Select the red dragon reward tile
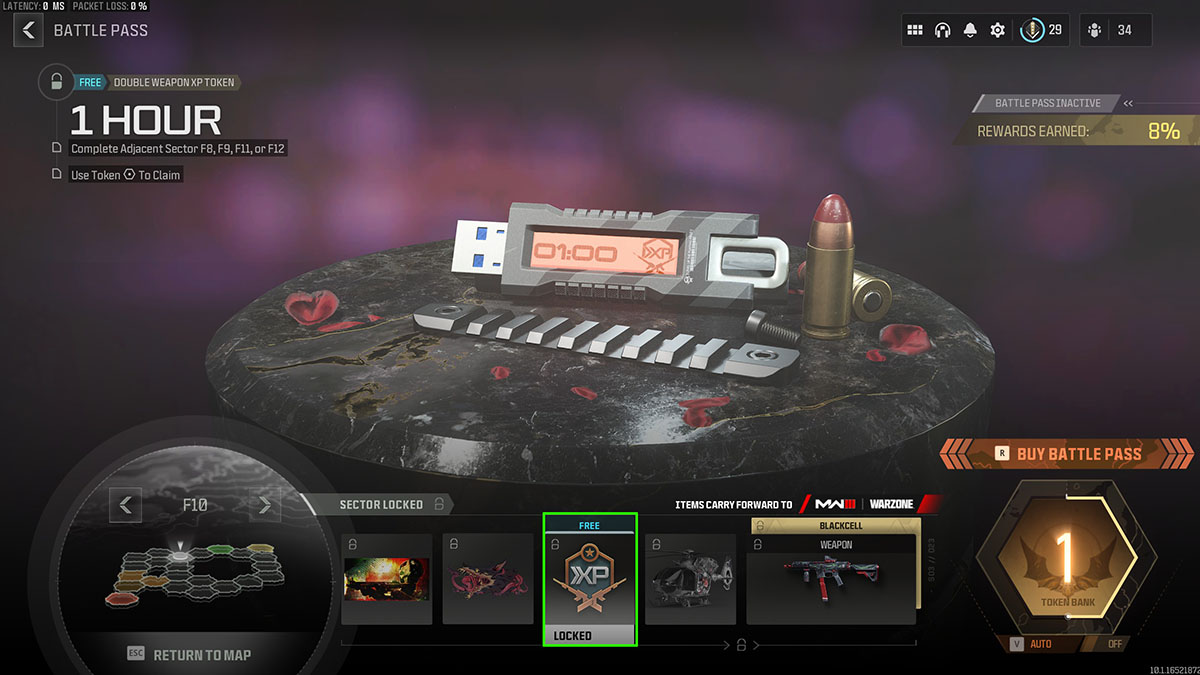This screenshot has height=675, width=1200. [488, 579]
